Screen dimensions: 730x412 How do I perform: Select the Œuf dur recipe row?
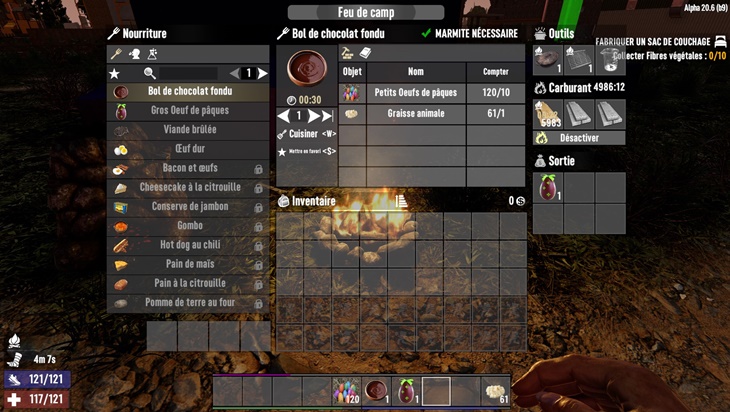click(188, 149)
